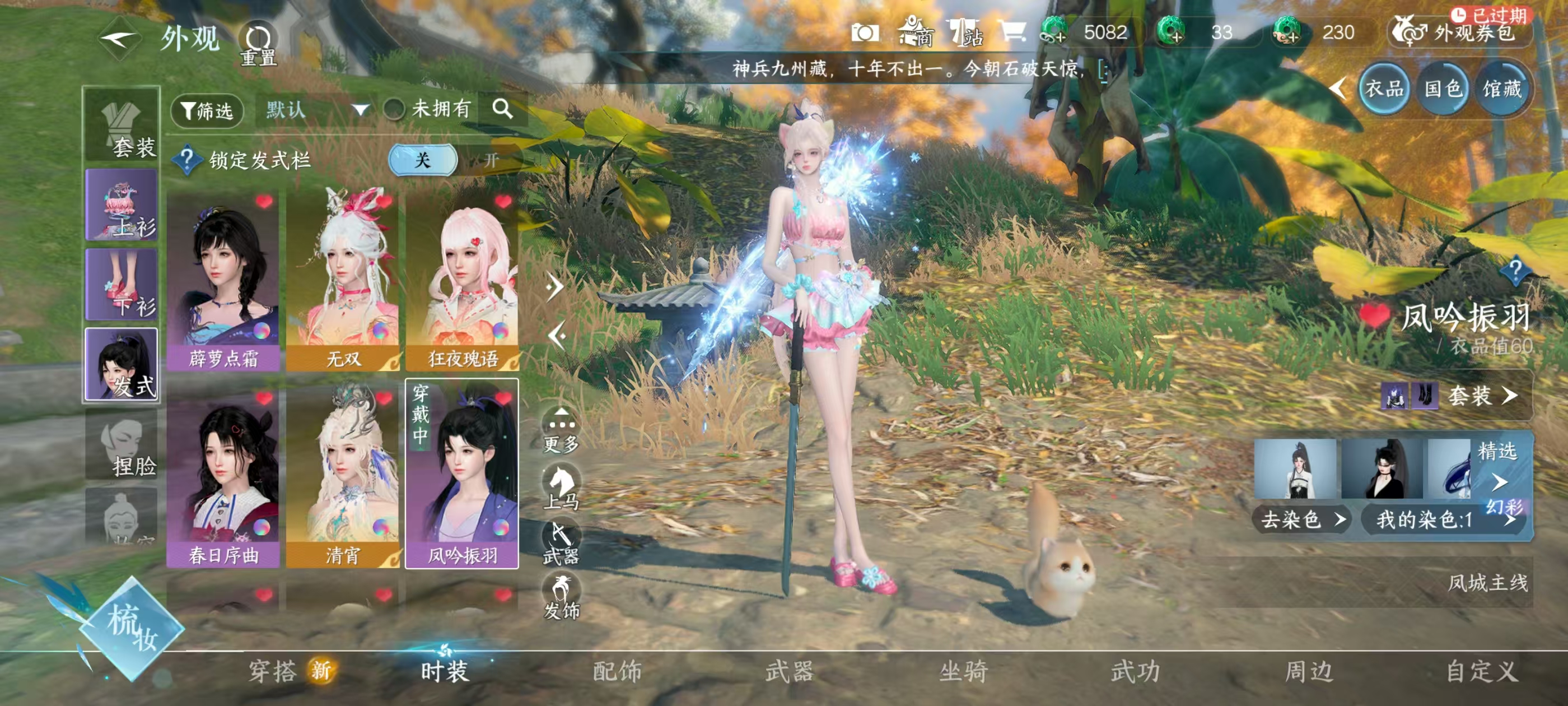The height and width of the screenshot is (706, 1568).
Task: Go back using the arrow beside 外观
Action: pyautogui.click(x=119, y=40)
